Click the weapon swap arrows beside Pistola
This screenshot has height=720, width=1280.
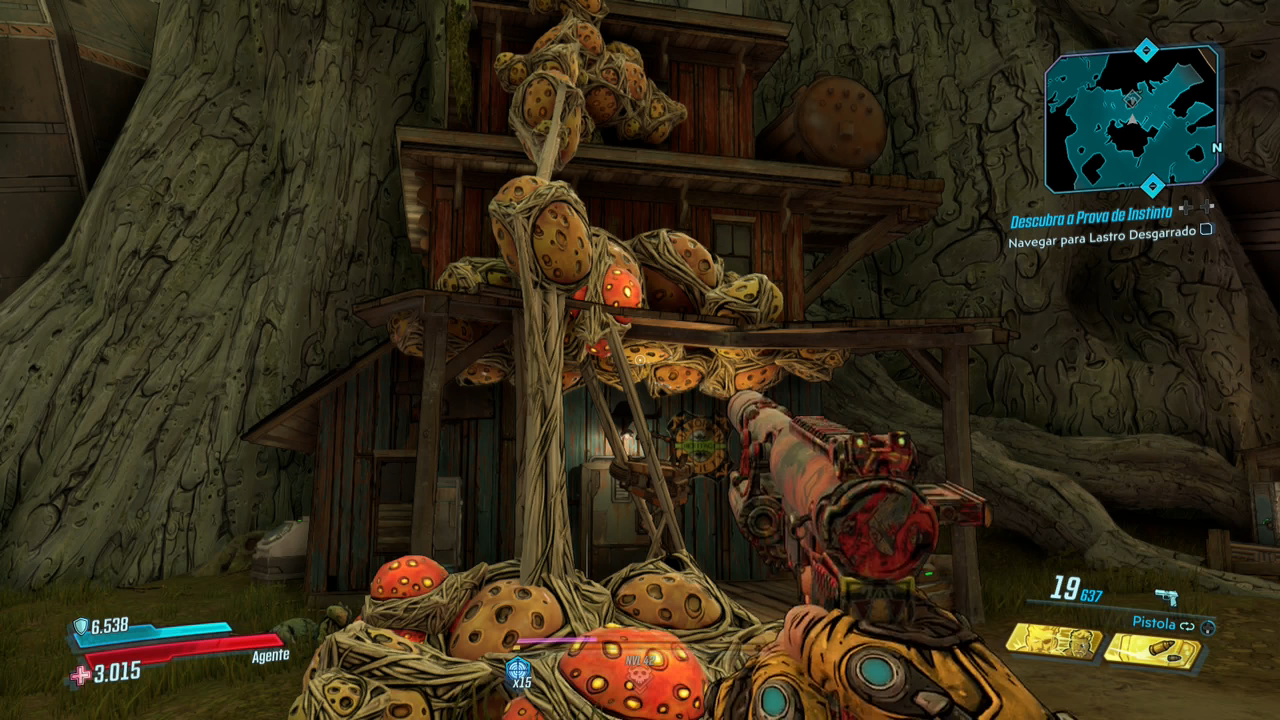click(x=1187, y=624)
